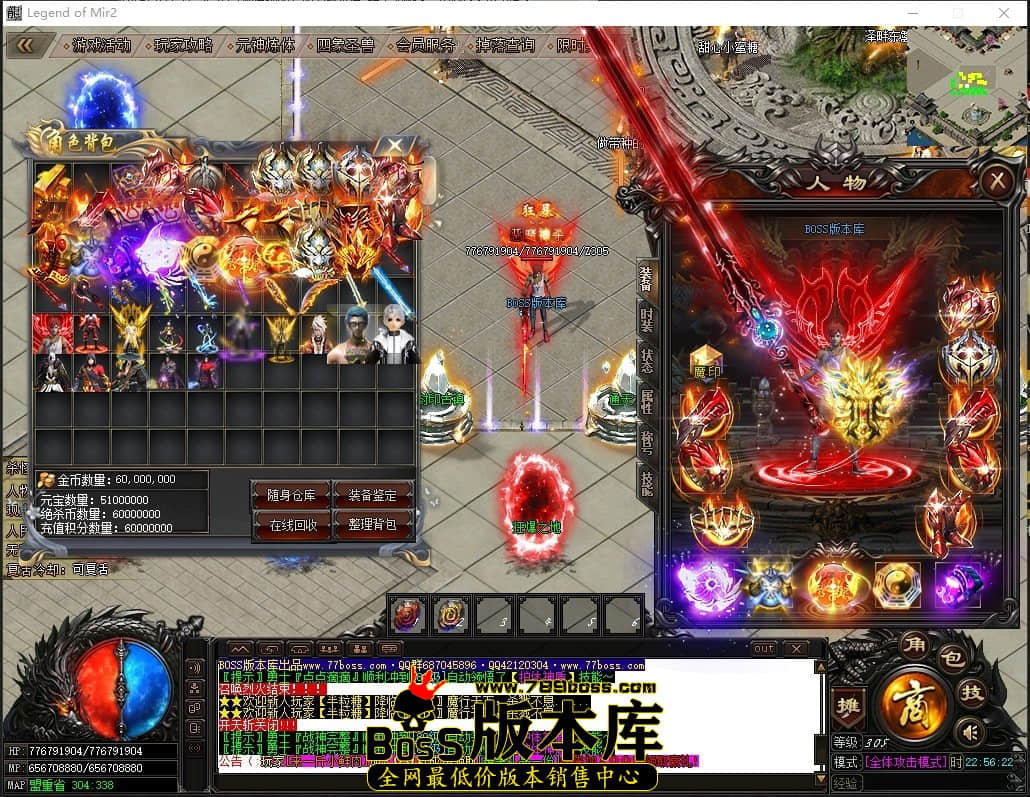This screenshot has height=797, width=1030.
Task: Open the 技能 skills tab
Action: click(646, 482)
